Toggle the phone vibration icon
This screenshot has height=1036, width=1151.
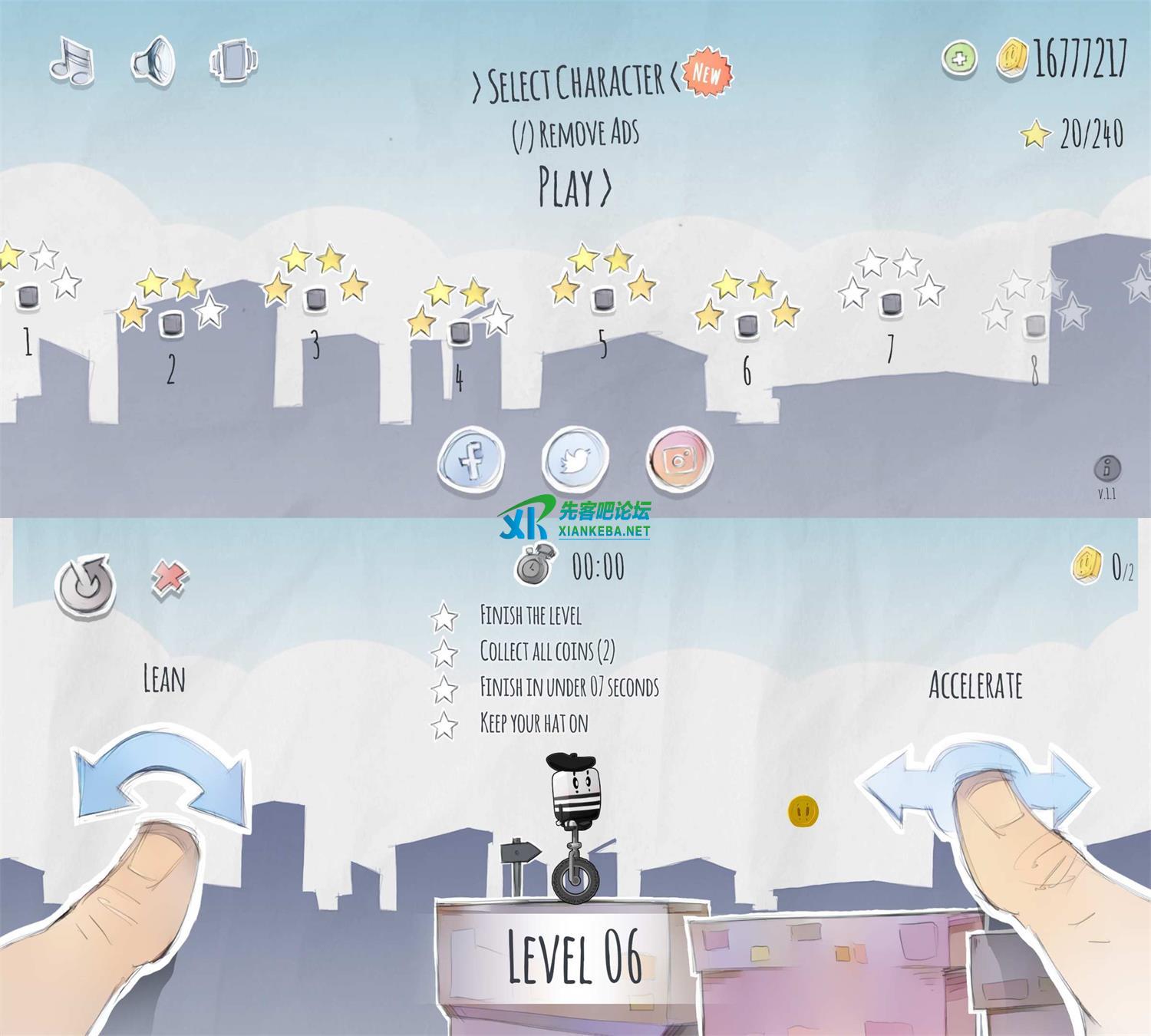(x=234, y=60)
